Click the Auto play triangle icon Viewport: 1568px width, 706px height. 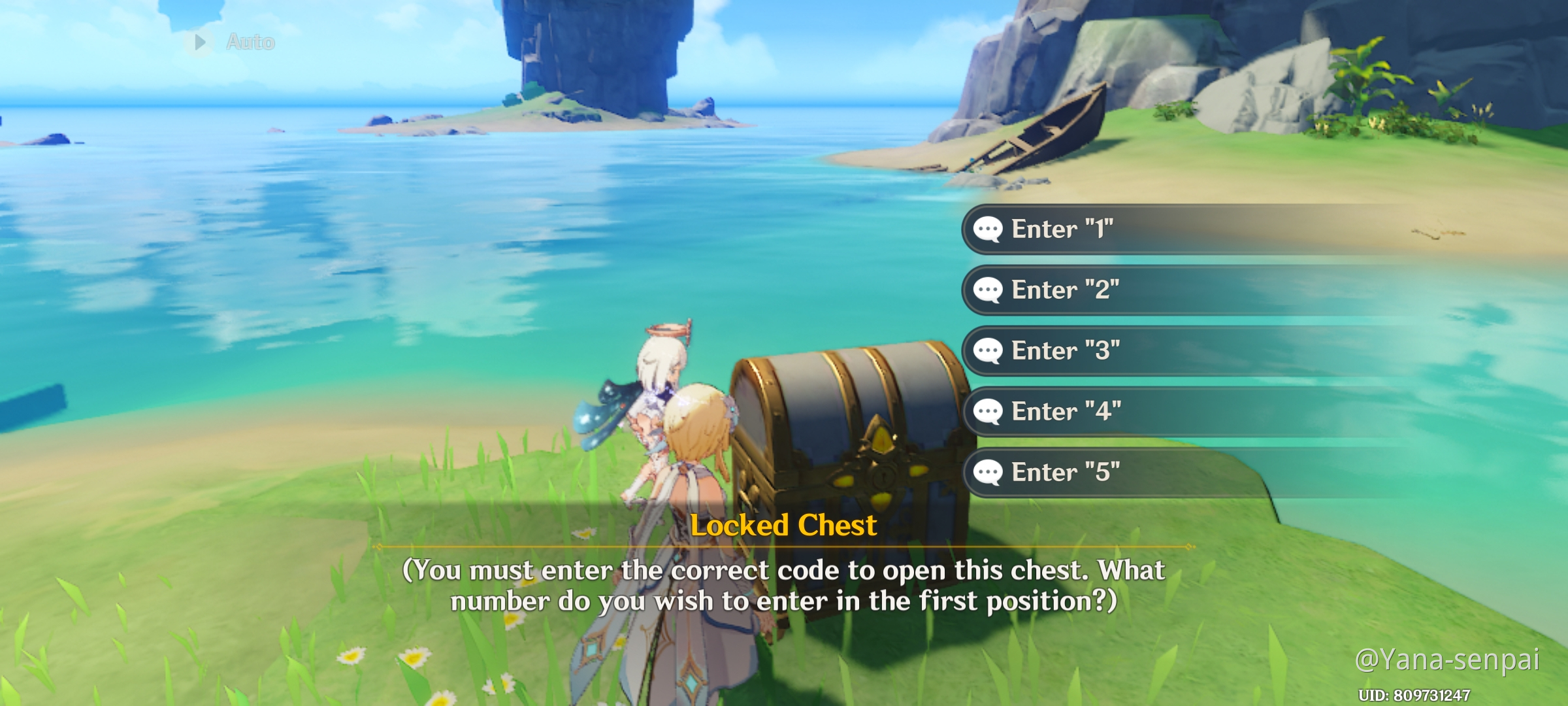tap(201, 42)
